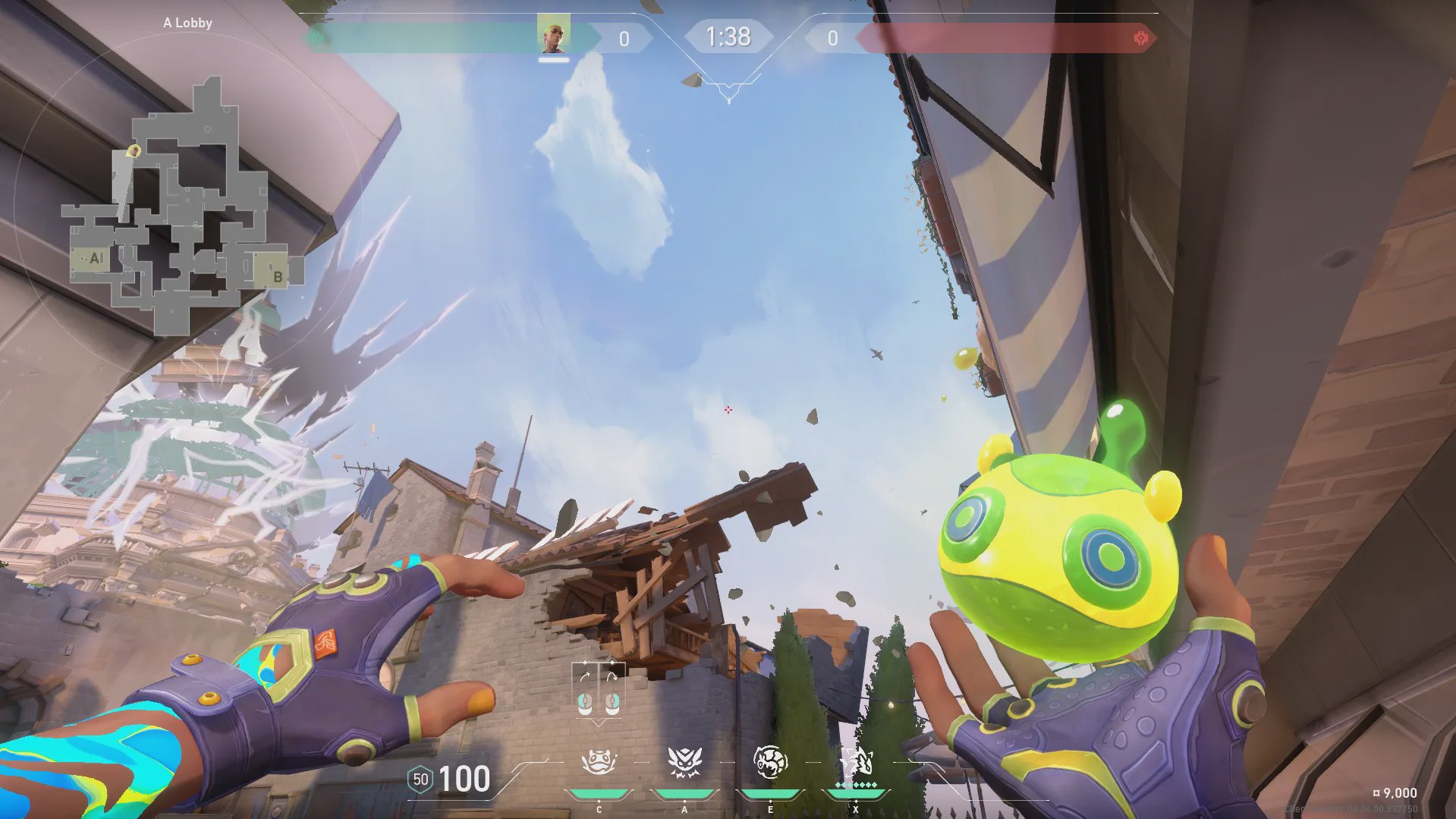The image size is (1456, 819).
Task: Trigger the Thrash ultimate icon
Action: pos(856,762)
